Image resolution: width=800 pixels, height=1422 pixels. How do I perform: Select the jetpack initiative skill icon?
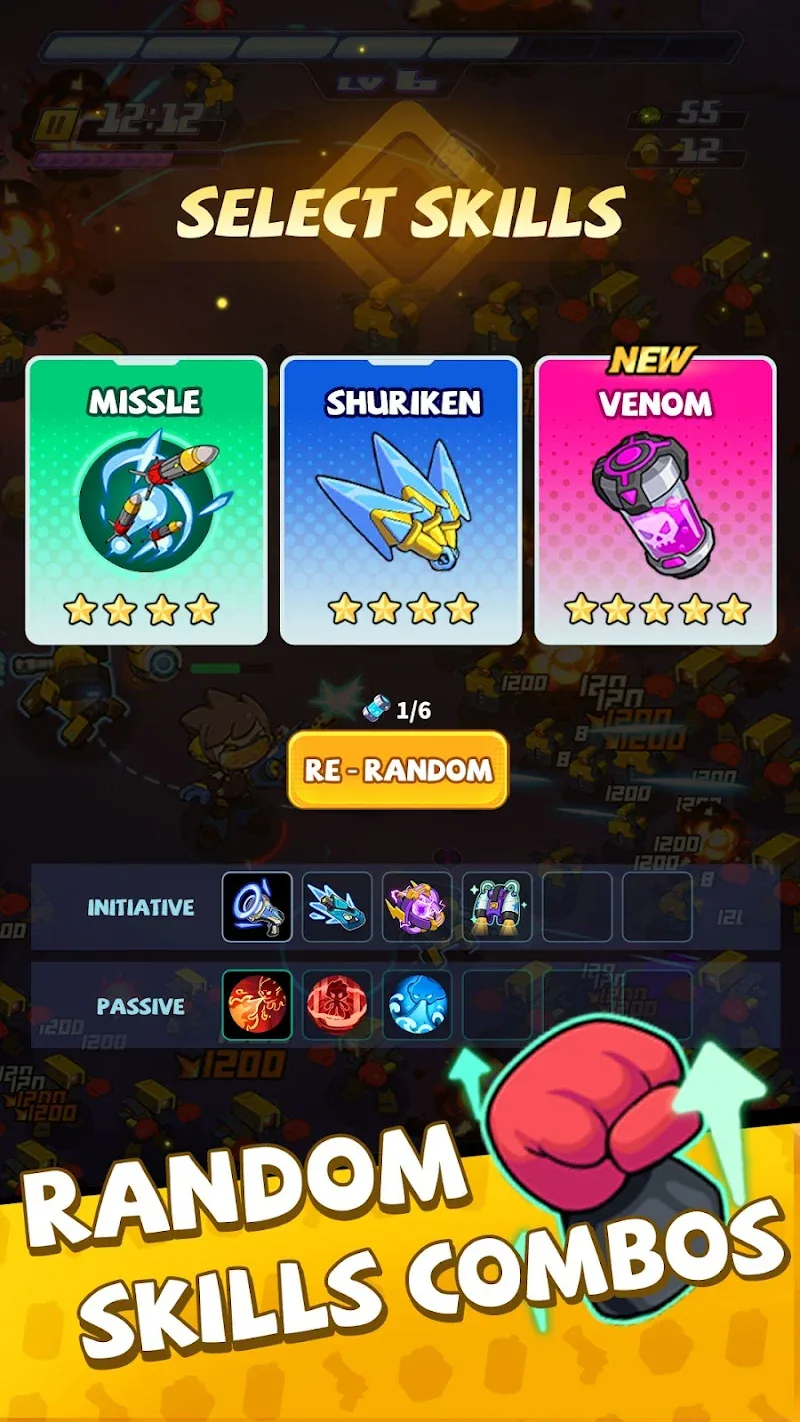497,907
